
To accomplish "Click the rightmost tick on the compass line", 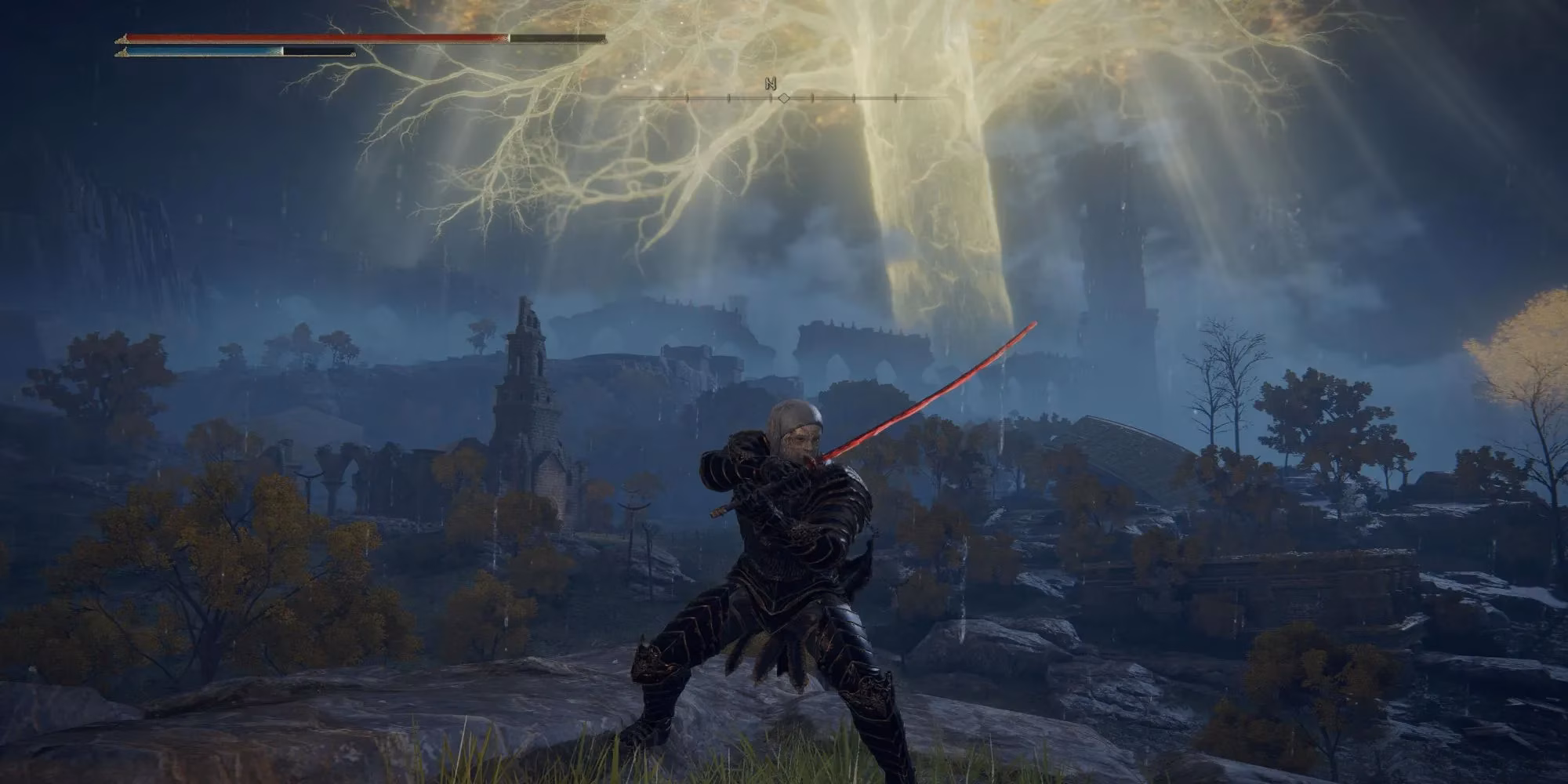I will [895, 98].
